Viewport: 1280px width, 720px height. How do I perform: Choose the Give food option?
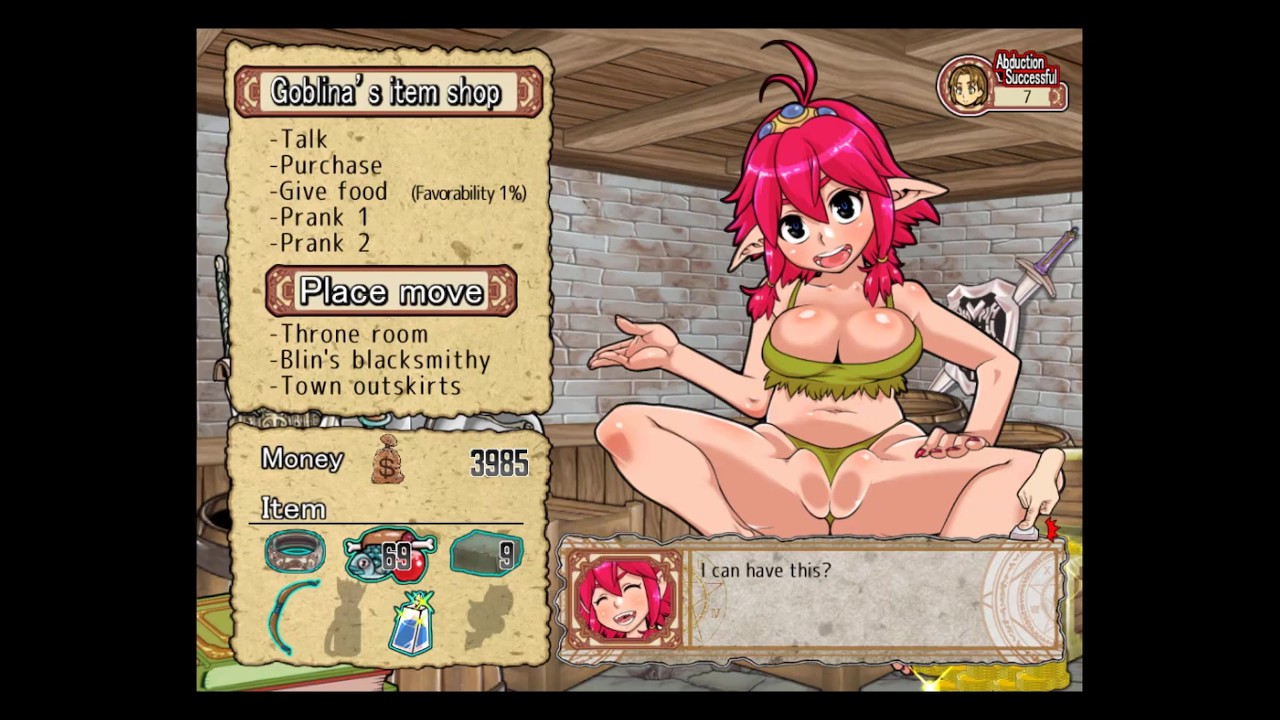pos(333,191)
